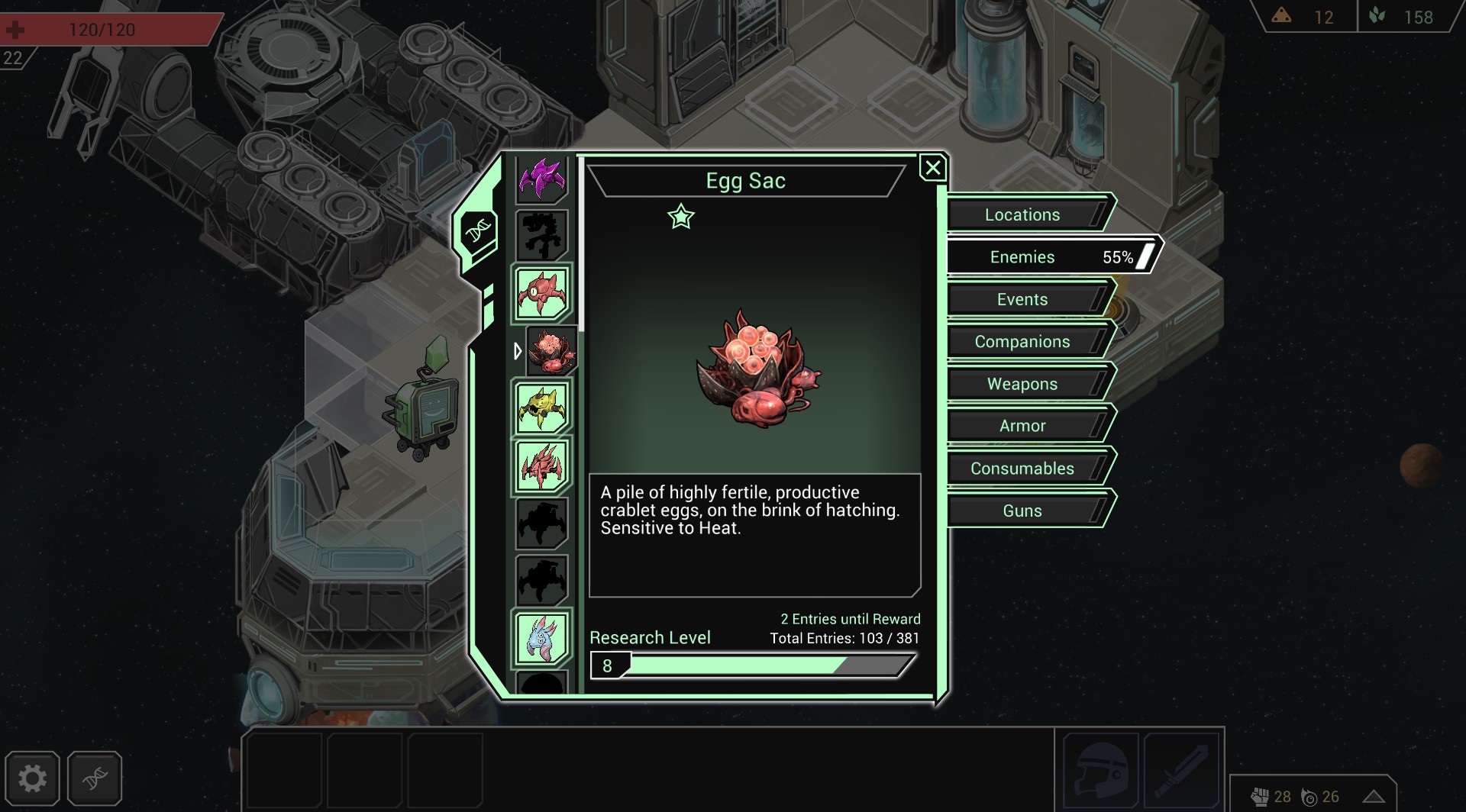Expand the stats arrow beside 28 and 26
The image size is (1466, 812).
click(1374, 797)
